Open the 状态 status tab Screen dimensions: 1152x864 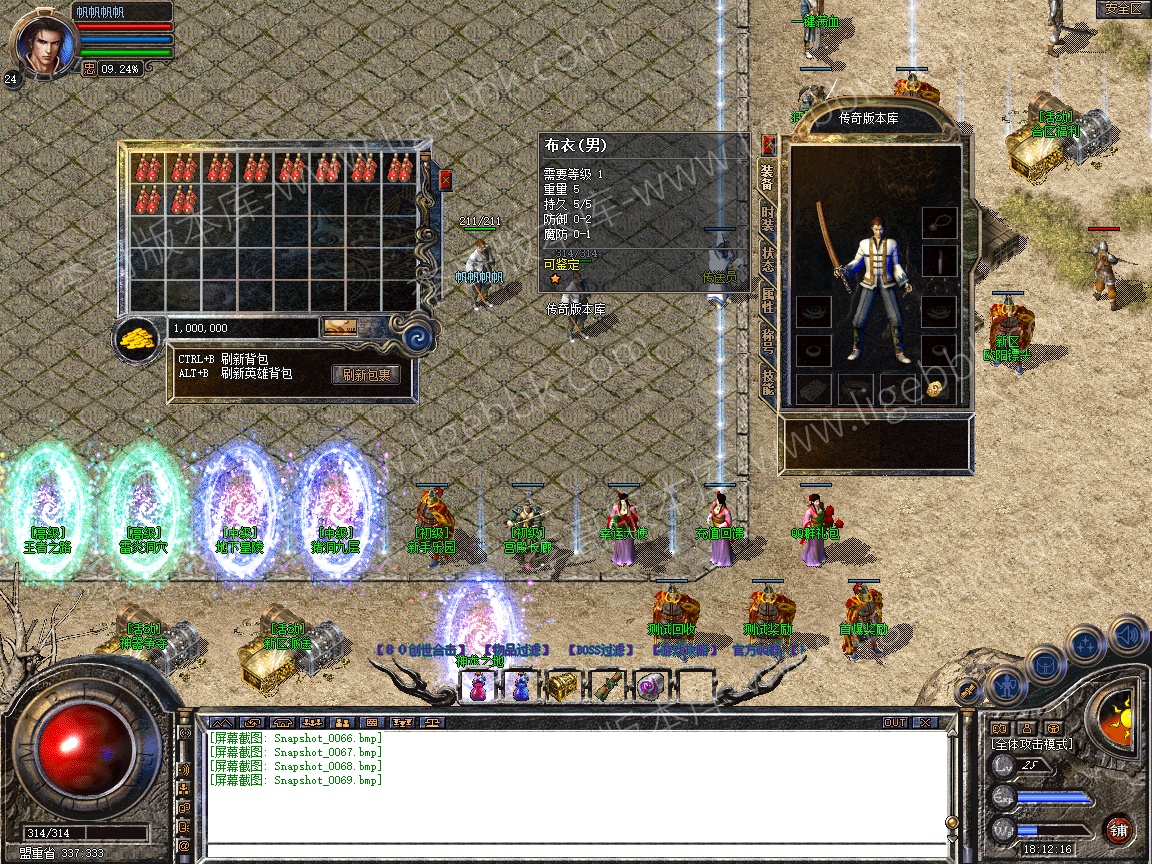(767, 258)
